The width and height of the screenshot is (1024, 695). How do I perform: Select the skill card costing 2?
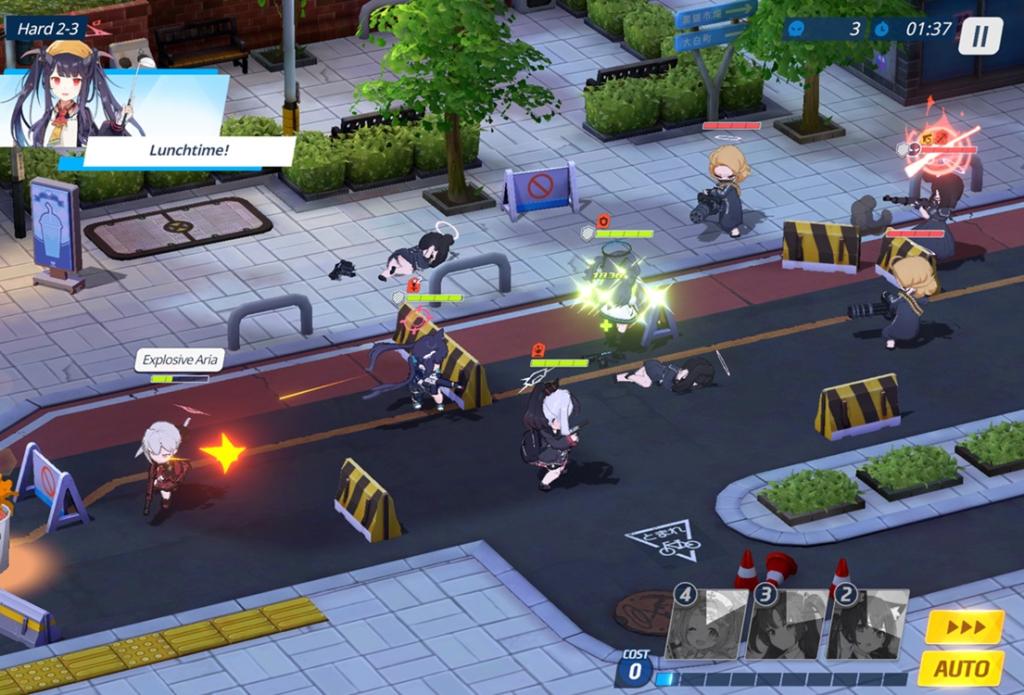click(868, 626)
